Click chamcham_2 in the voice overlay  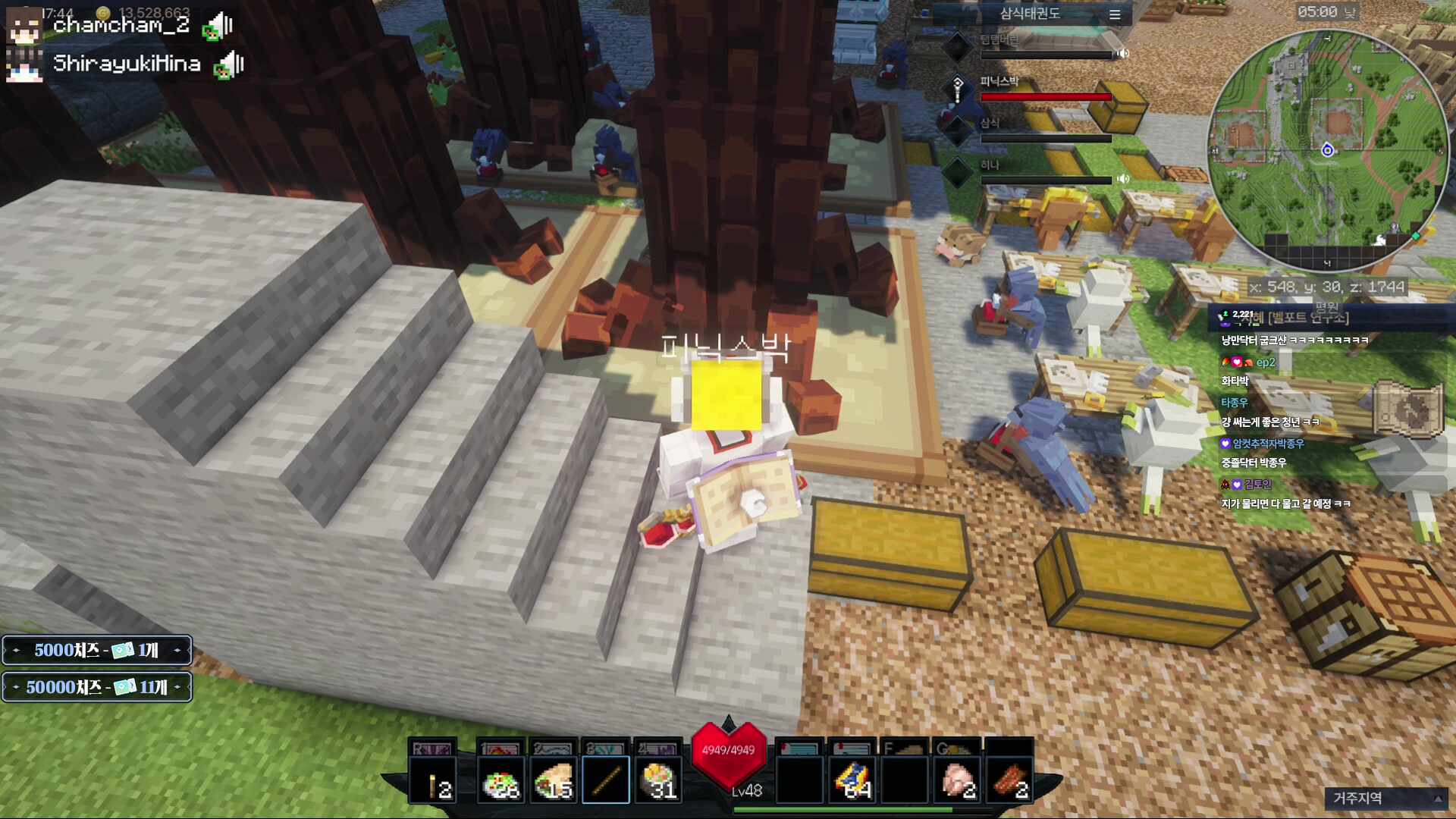121,25
